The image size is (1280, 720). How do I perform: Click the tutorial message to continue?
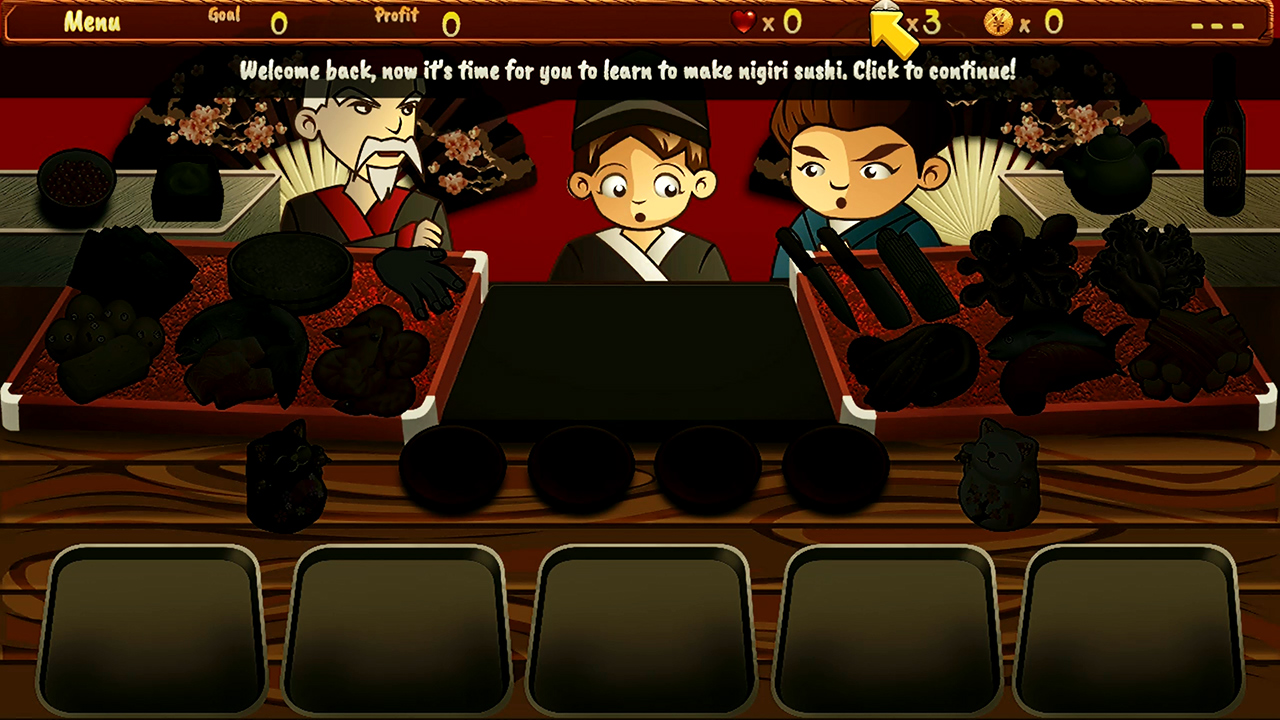point(627,69)
